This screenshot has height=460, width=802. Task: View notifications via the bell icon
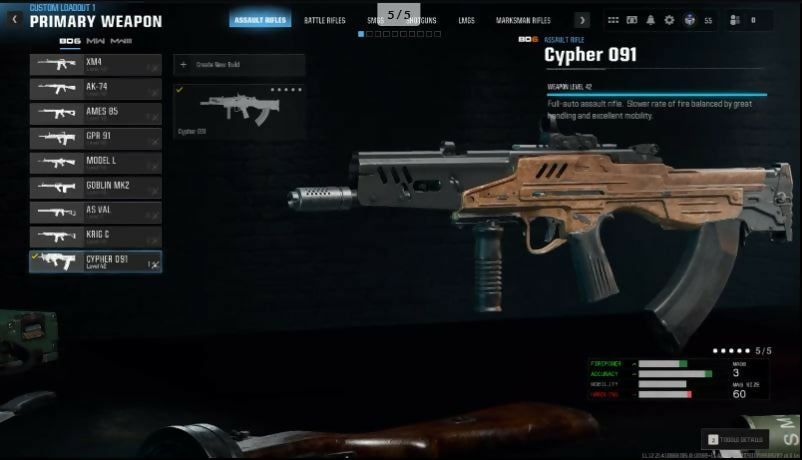[651, 20]
